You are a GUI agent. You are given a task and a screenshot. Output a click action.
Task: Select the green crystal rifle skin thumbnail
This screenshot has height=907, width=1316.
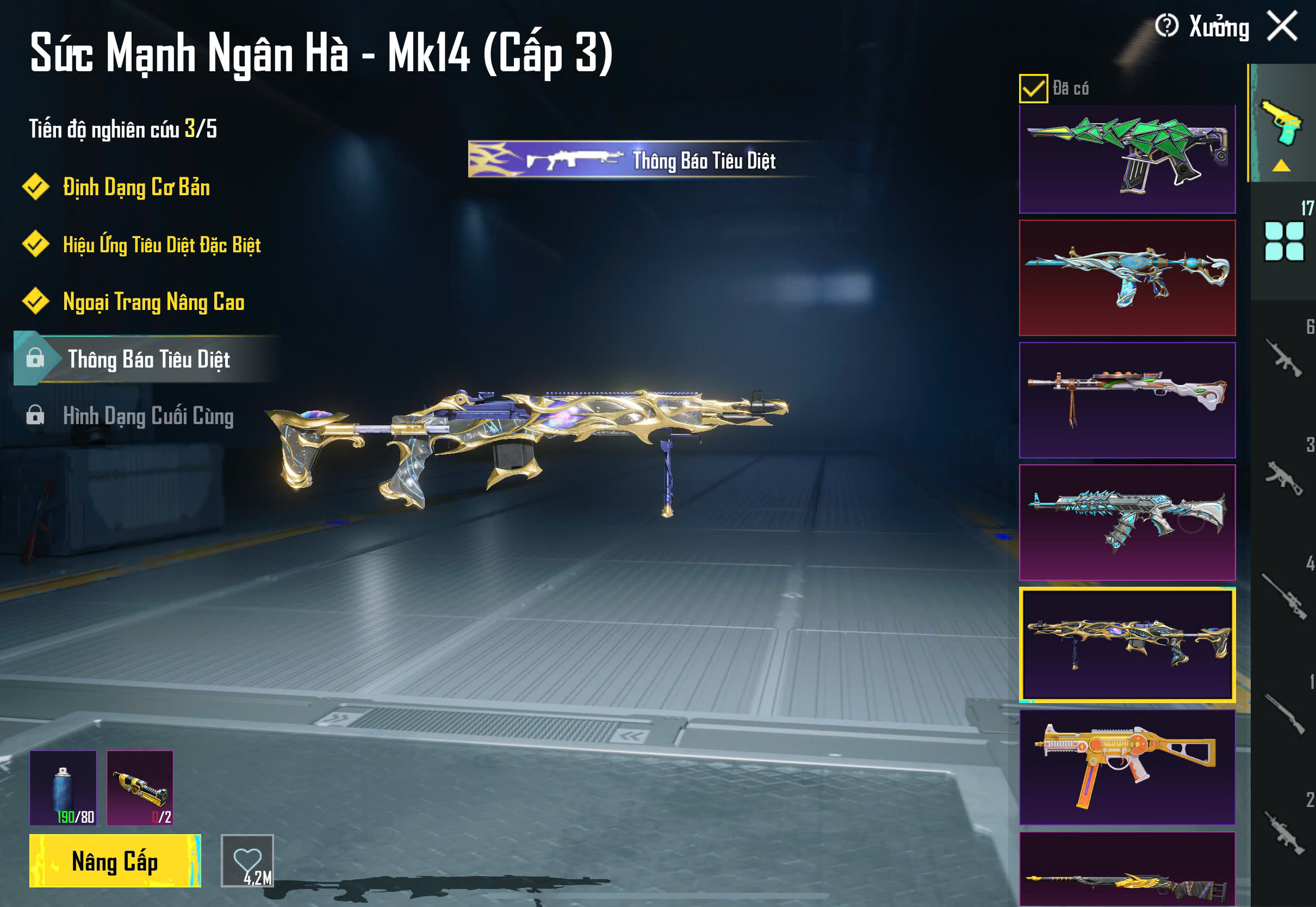click(x=1127, y=159)
